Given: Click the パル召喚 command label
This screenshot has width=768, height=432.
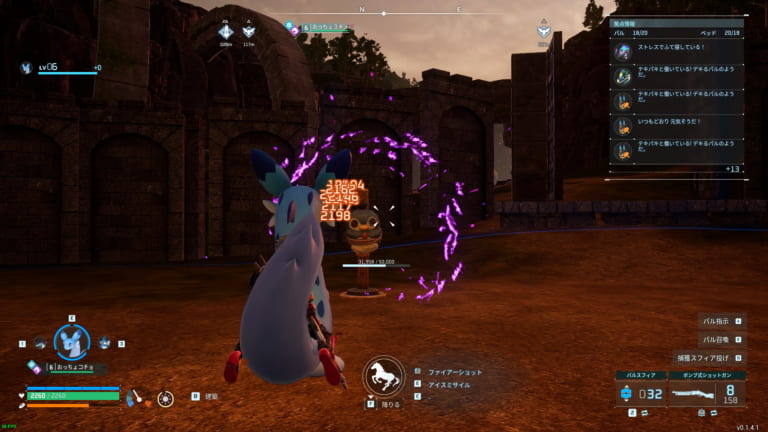Looking at the screenshot, I should pos(716,340).
